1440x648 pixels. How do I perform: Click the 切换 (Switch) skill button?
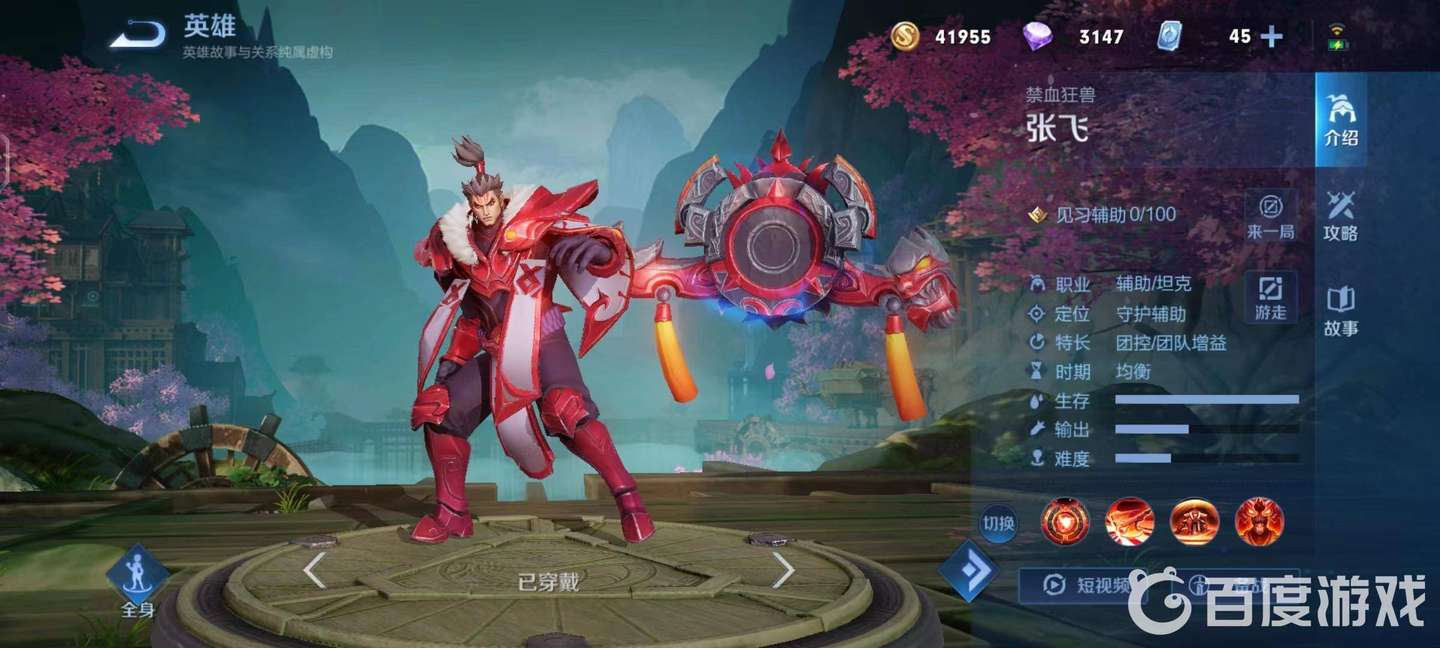[x=998, y=523]
